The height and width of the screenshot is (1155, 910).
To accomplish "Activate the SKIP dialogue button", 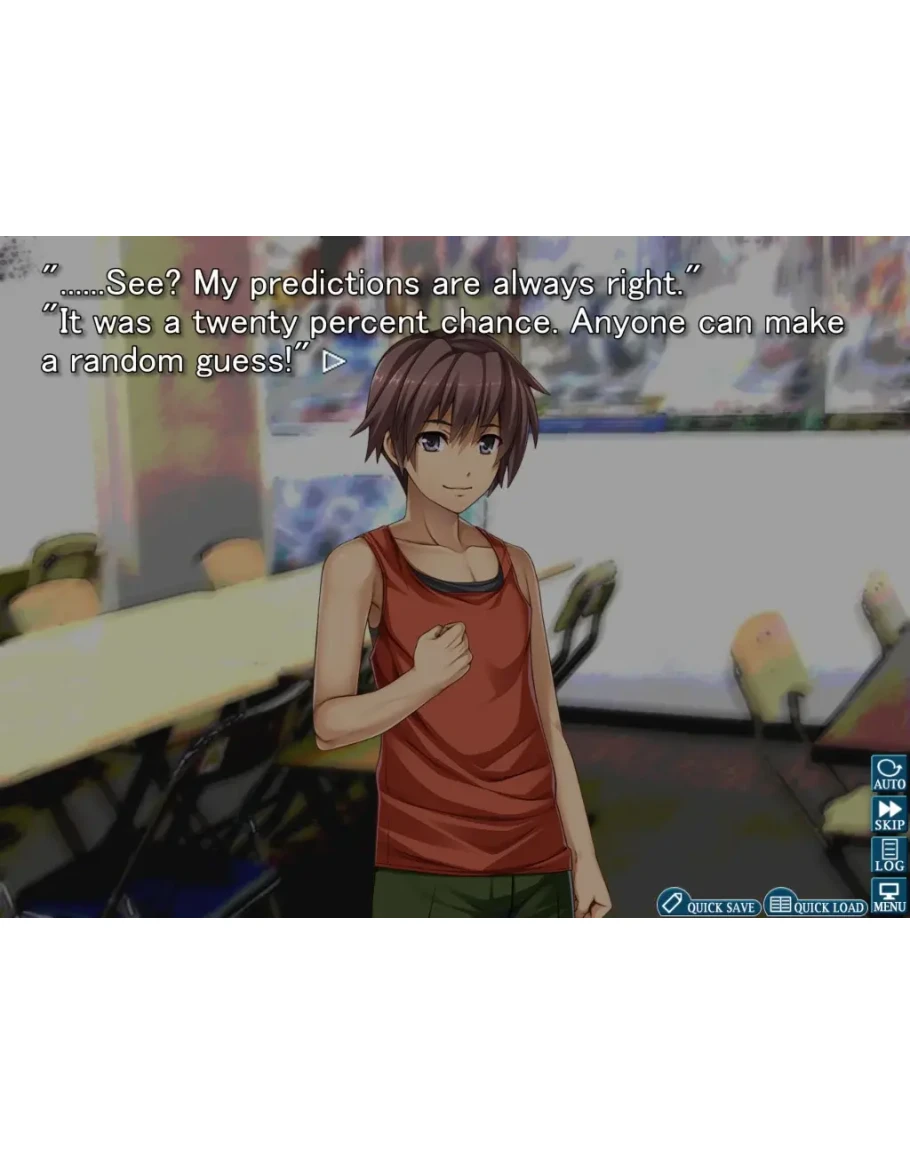I will tap(889, 815).
